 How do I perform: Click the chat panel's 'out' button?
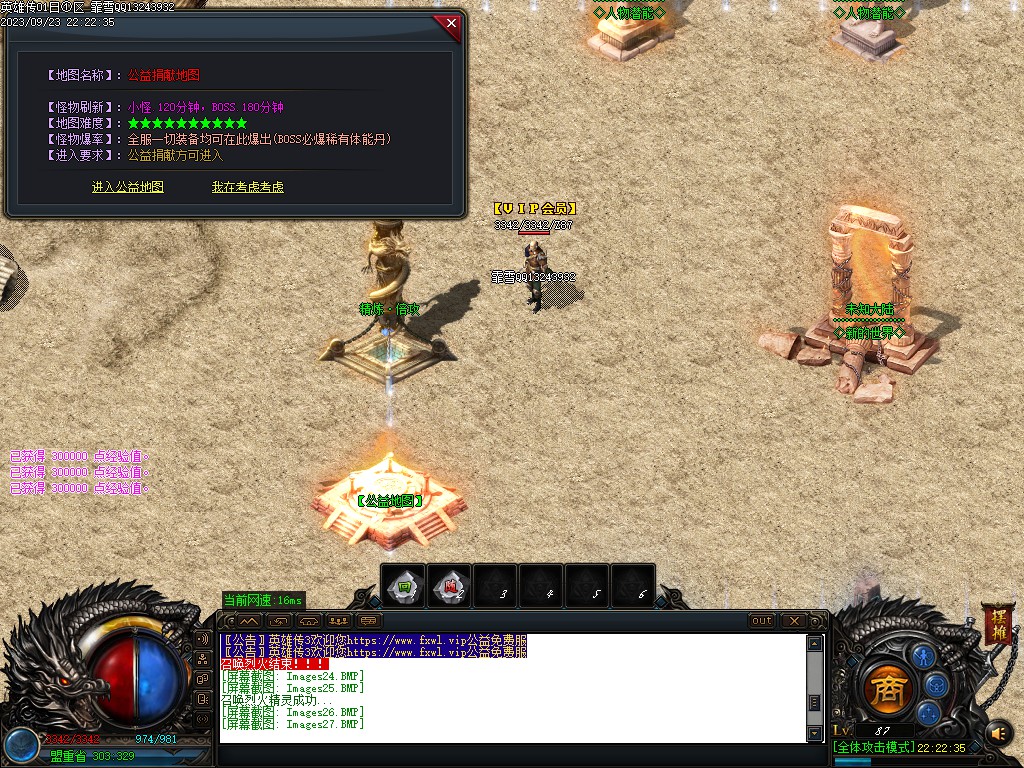click(762, 621)
